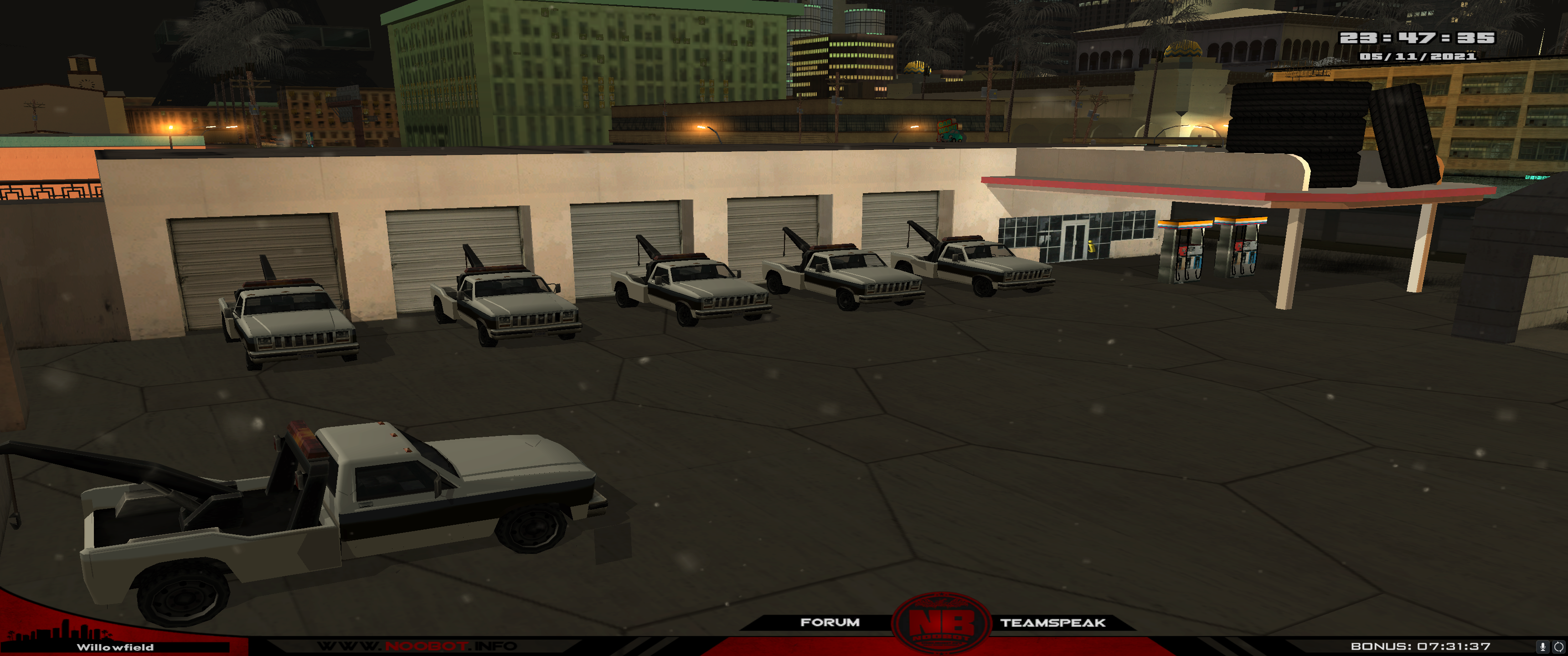Image resolution: width=1568 pixels, height=656 pixels.
Task: Visit the www.noobot.info website label
Action: (417, 646)
